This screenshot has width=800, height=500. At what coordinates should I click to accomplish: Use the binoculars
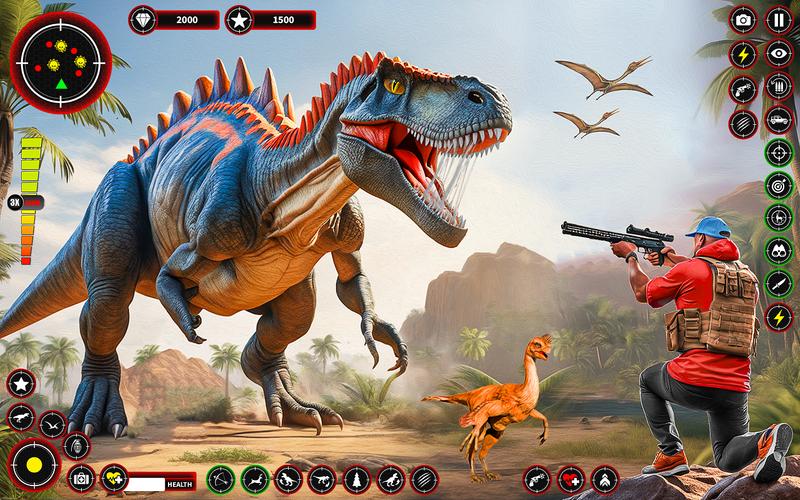778,250
